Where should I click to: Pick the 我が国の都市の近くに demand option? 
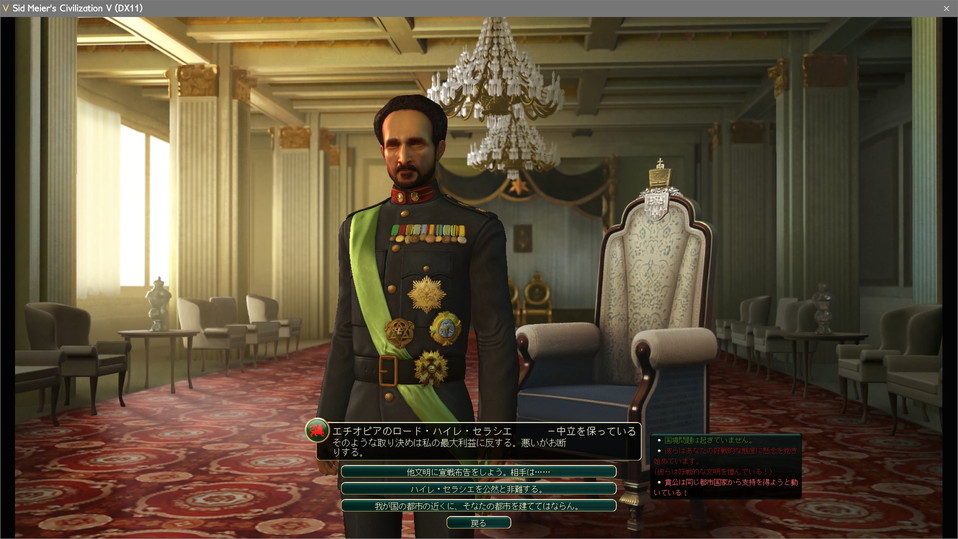[x=478, y=505]
